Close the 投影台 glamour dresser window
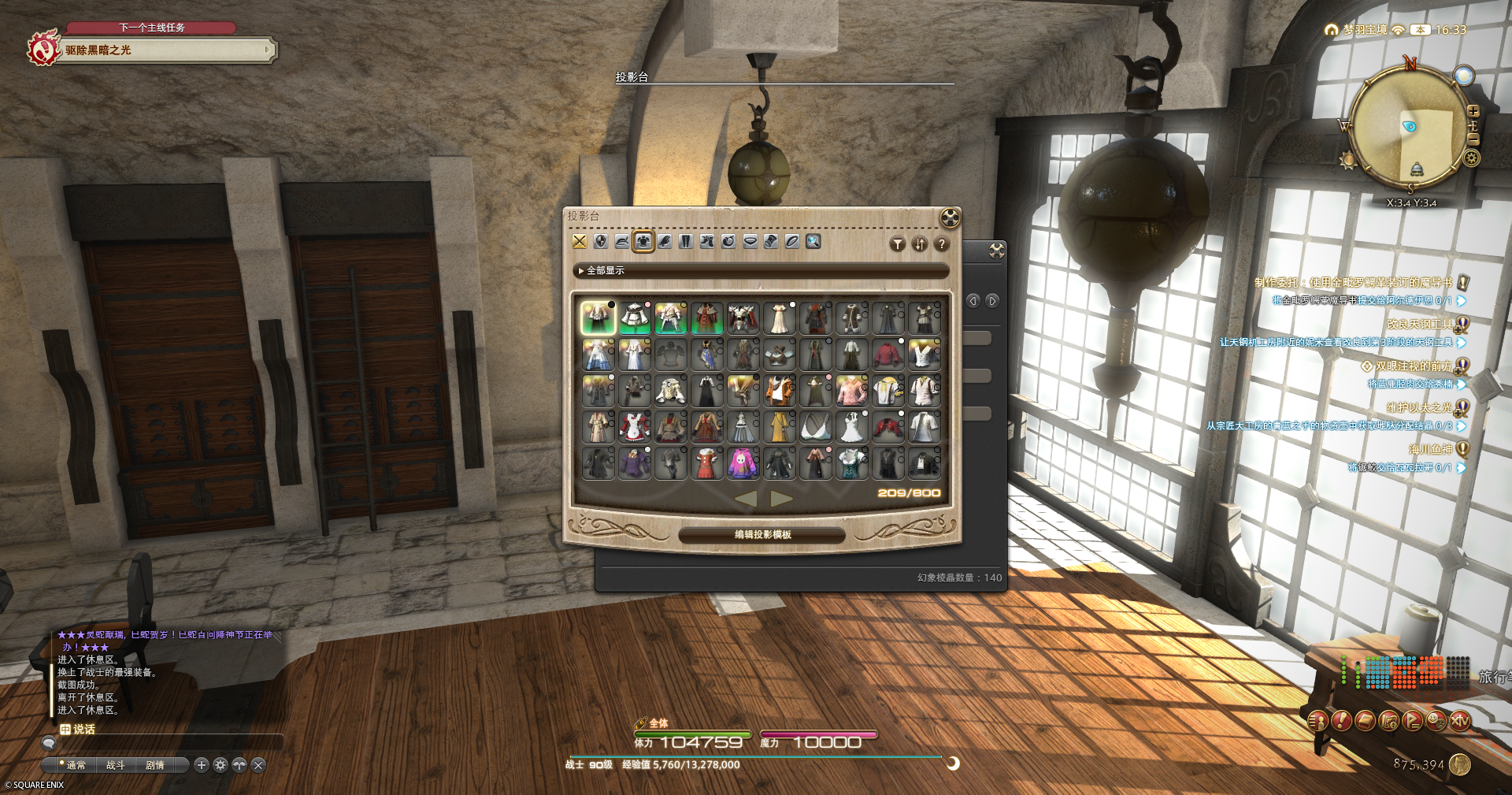1512x795 pixels. 950,217
